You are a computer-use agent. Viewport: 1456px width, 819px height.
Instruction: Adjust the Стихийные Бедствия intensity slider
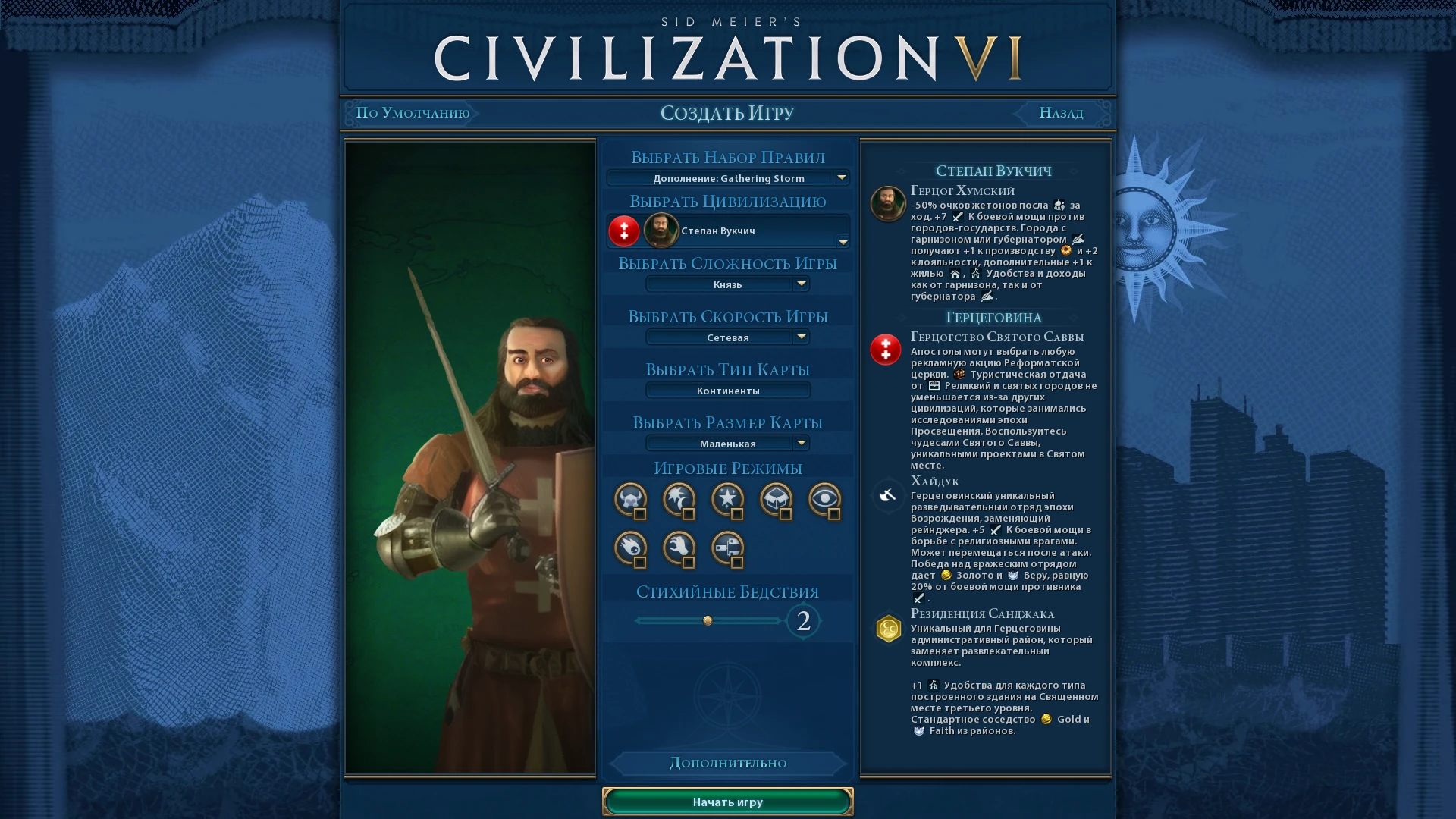(709, 621)
